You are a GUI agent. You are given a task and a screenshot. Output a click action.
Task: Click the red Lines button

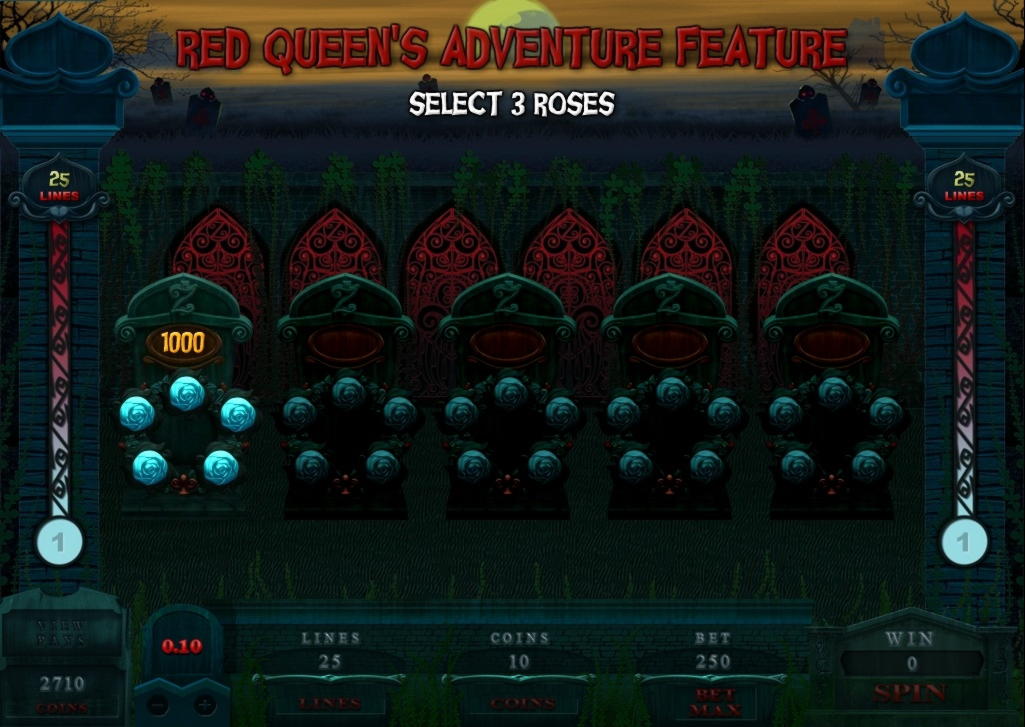tap(330, 702)
